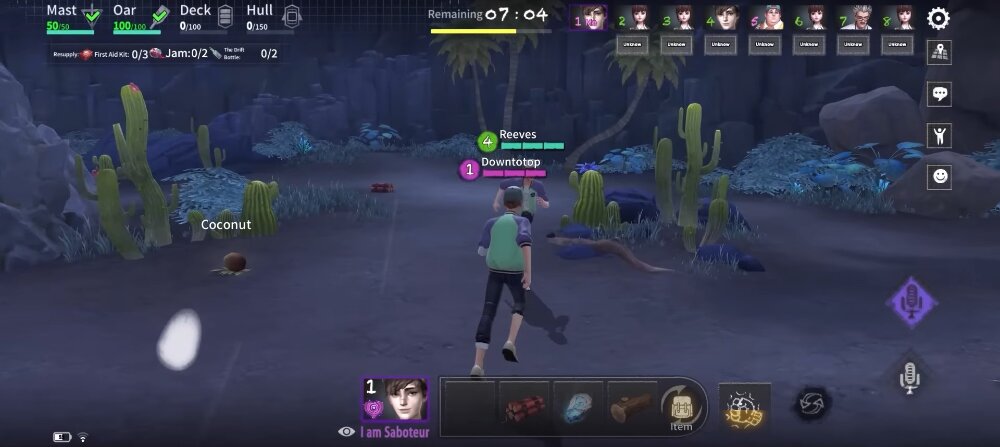Select the dynamite bundle inventory slot
The image size is (1000, 447).
coord(524,406)
